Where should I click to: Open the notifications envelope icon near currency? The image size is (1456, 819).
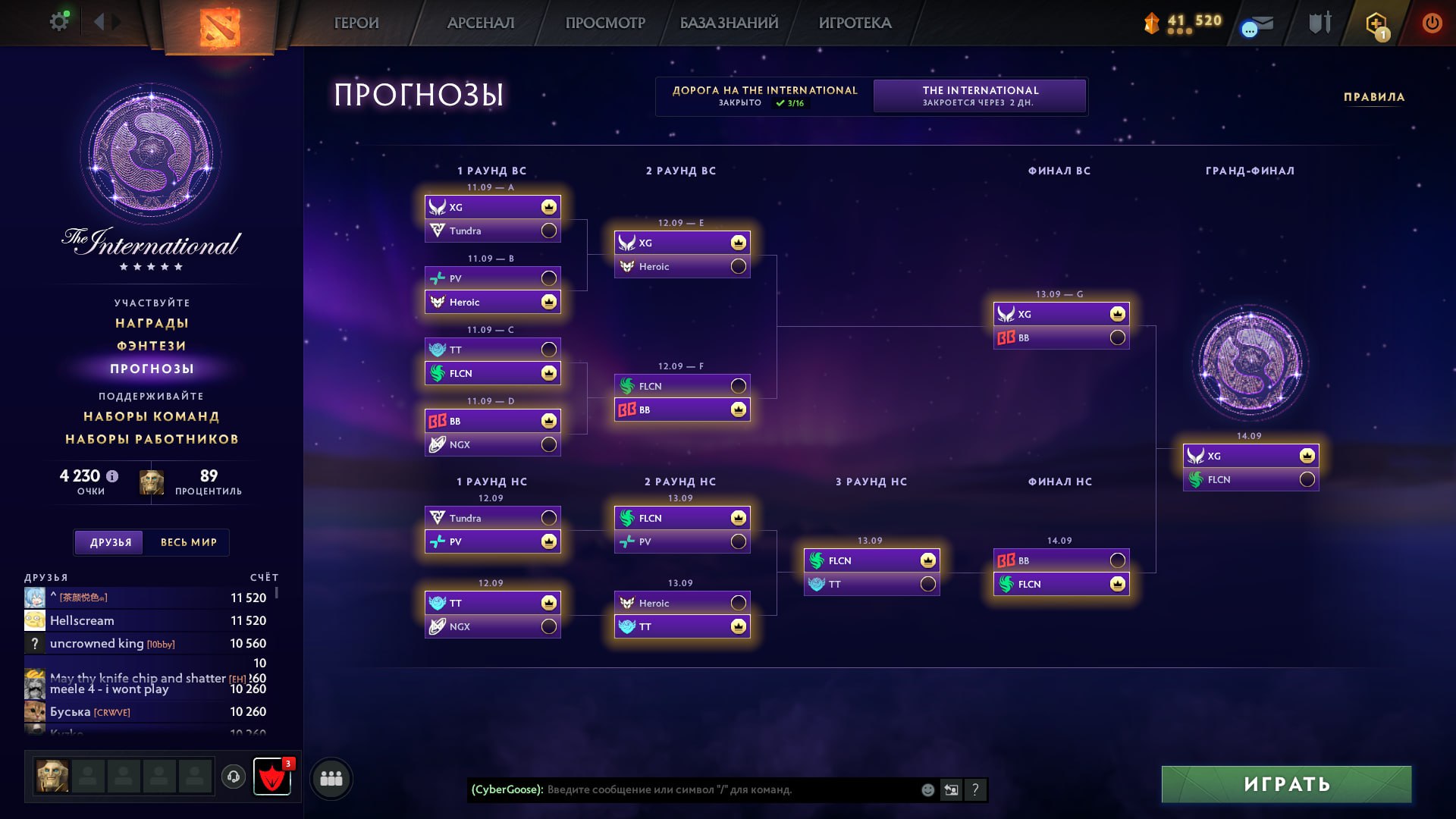click(1257, 23)
